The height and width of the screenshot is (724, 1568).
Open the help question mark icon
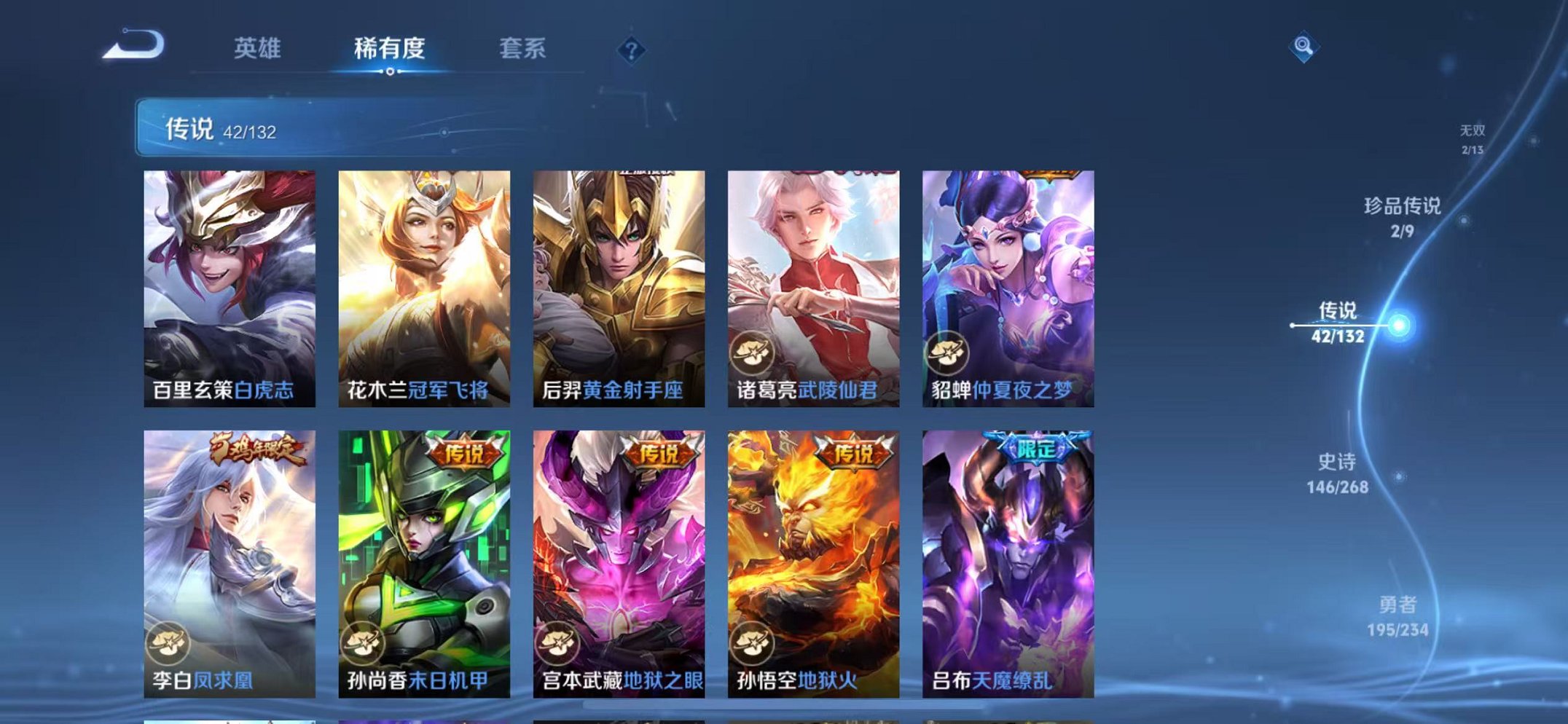(x=631, y=50)
